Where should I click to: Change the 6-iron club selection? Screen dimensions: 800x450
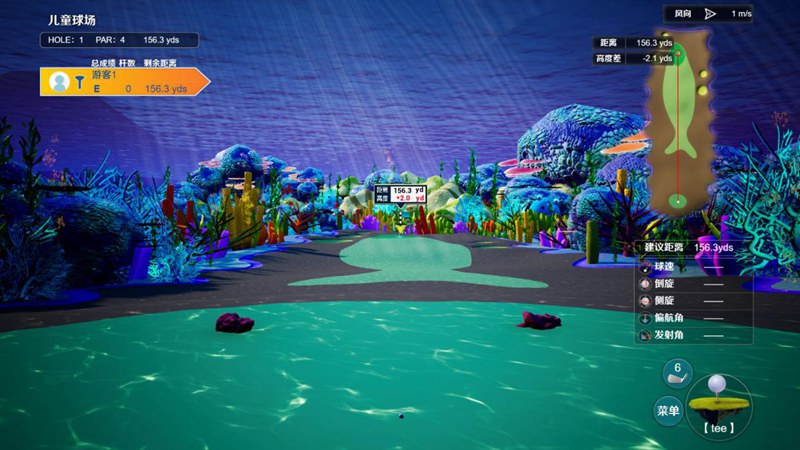(677, 373)
